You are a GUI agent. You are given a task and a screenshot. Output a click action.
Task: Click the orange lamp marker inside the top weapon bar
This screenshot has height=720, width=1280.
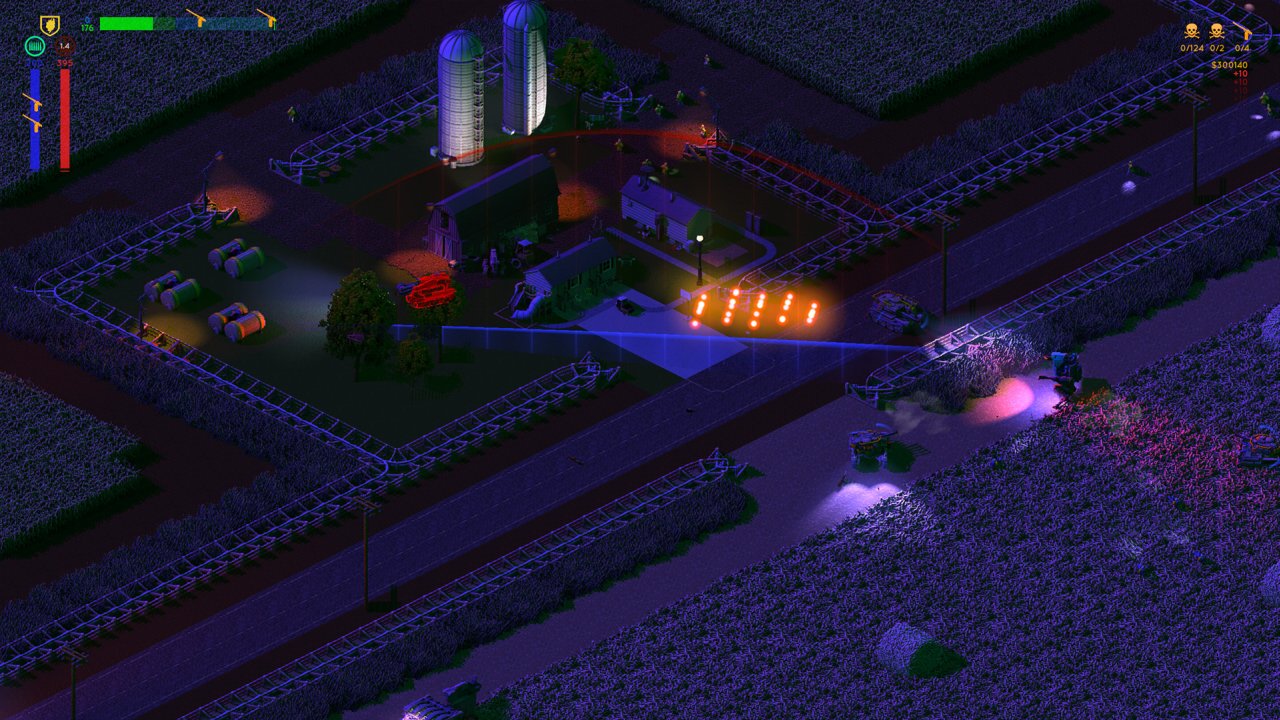click(200, 21)
